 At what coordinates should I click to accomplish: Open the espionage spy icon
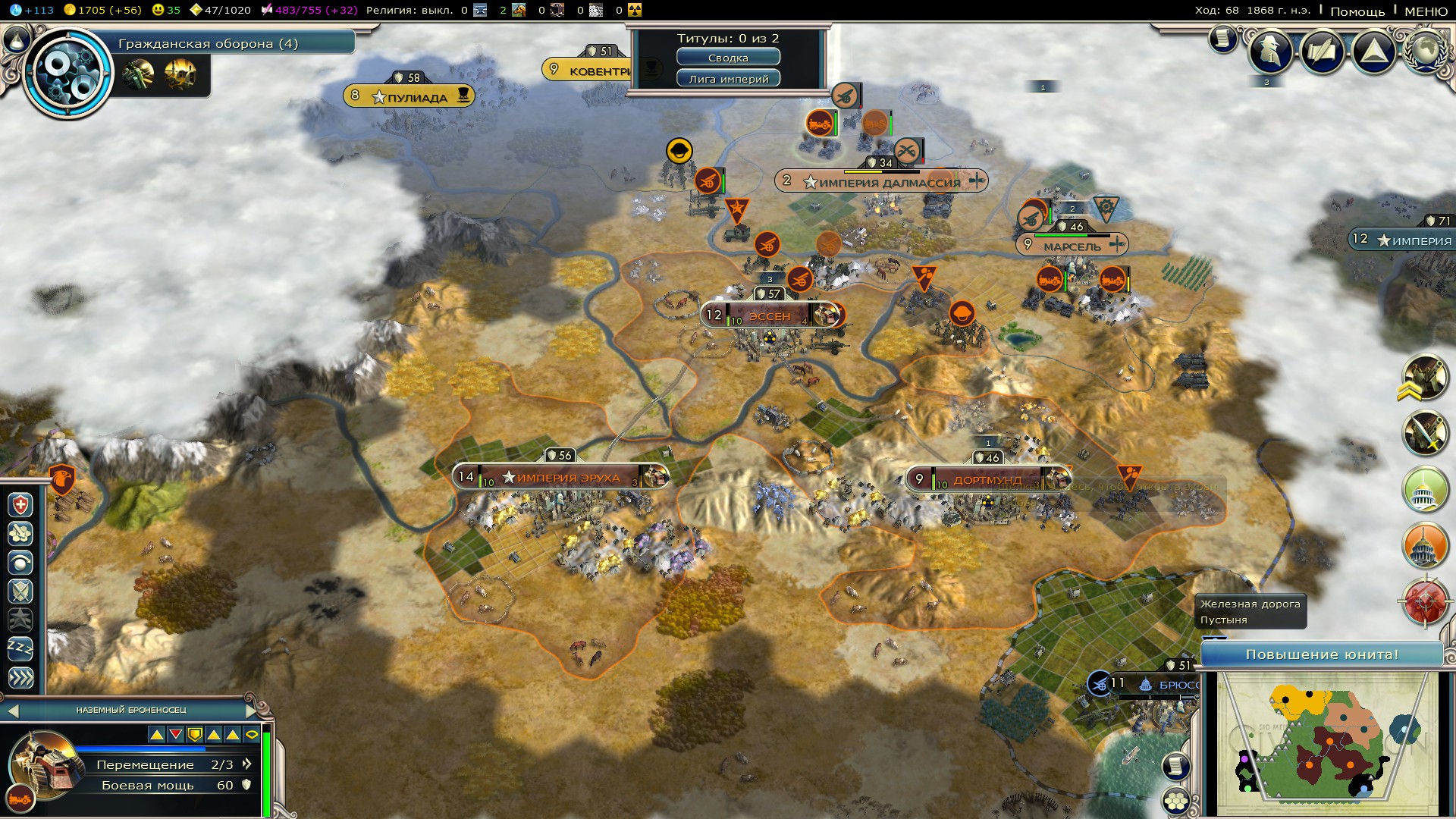pyautogui.click(x=1270, y=52)
